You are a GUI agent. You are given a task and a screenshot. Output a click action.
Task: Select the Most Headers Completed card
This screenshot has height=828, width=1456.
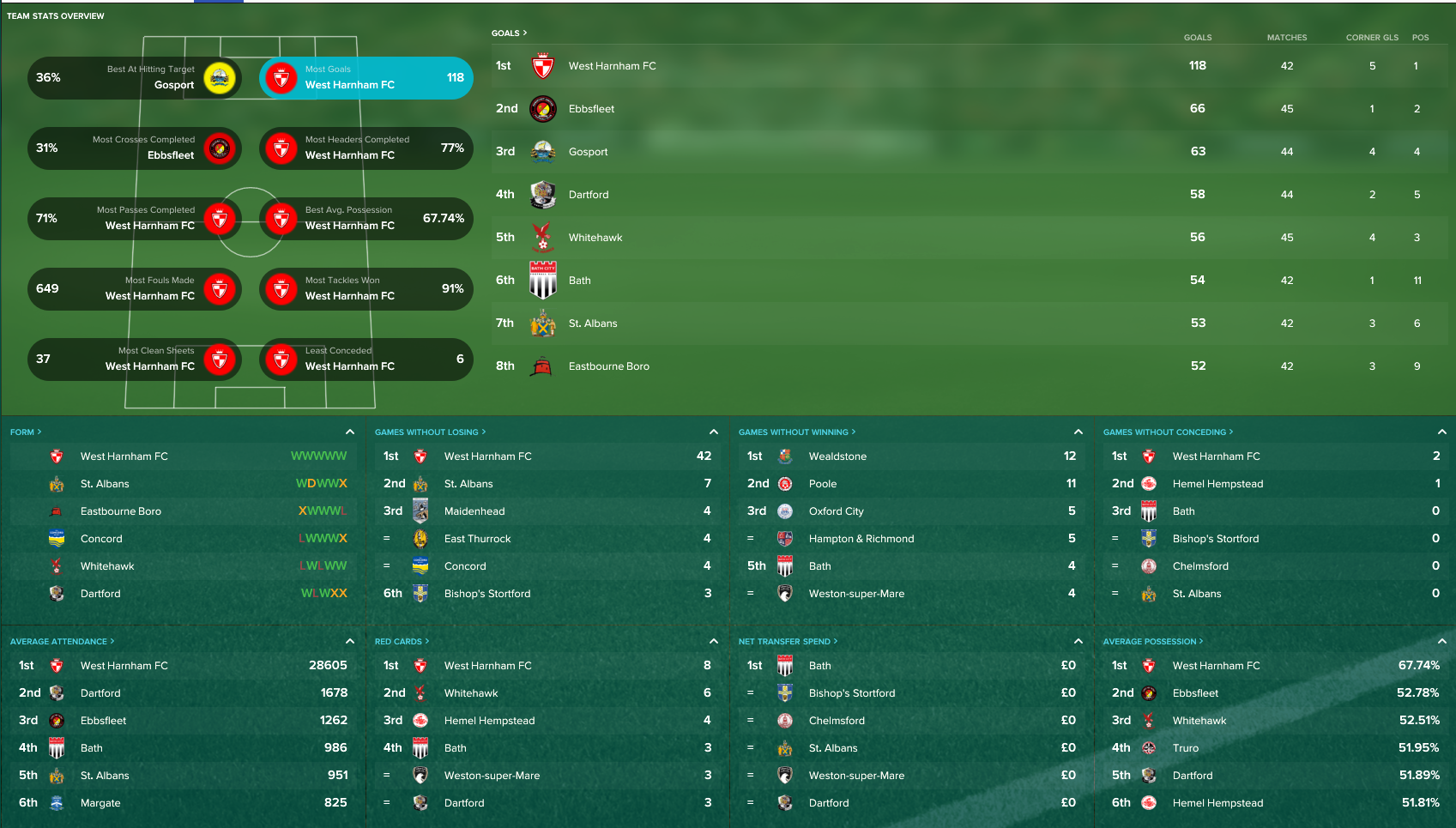pyautogui.click(x=366, y=148)
